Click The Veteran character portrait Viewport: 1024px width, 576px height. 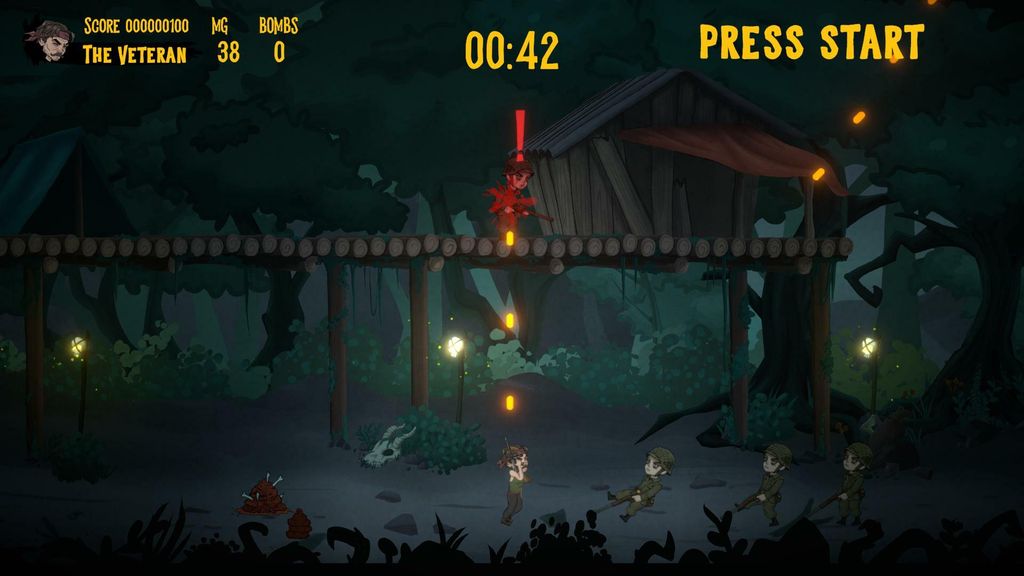(x=49, y=41)
